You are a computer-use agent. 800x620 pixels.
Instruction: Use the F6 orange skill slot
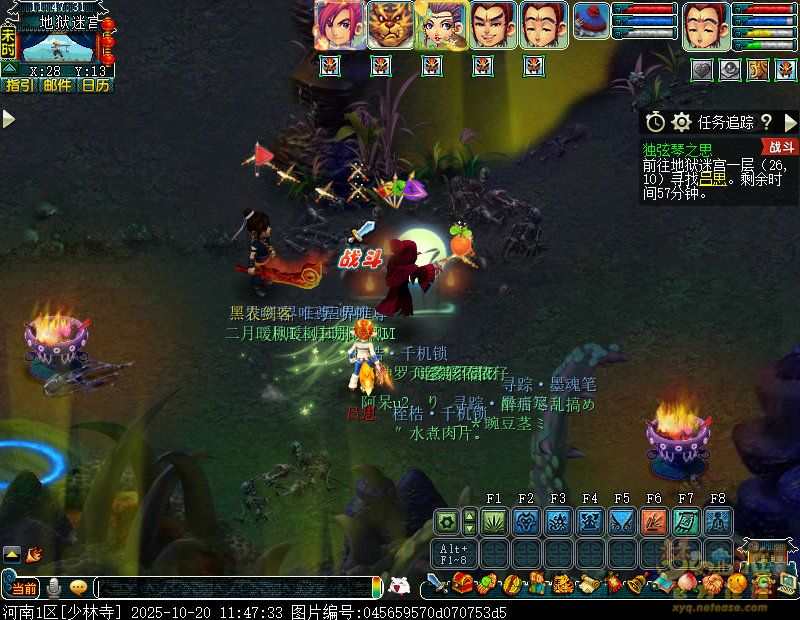click(x=654, y=521)
